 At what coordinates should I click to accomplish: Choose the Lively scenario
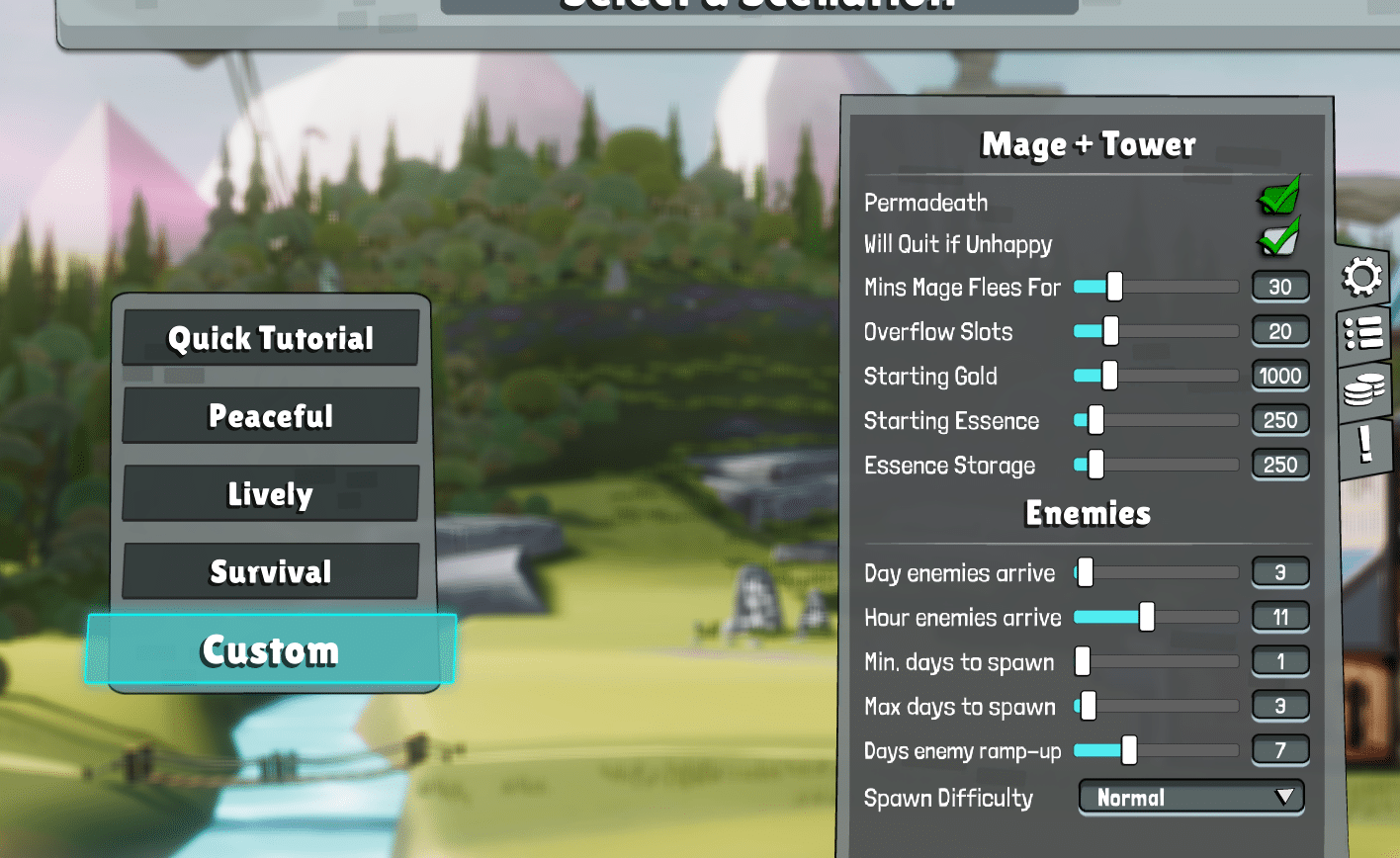pyautogui.click(x=270, y=493)
